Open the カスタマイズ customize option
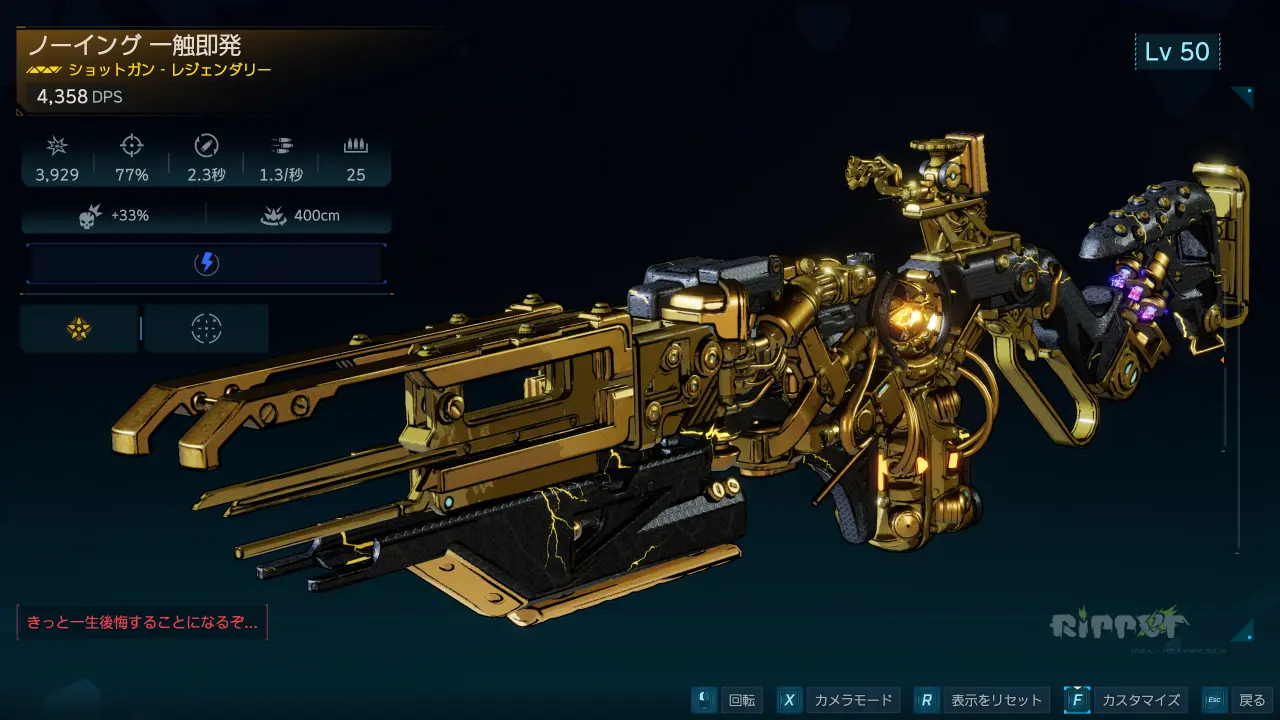Viewport: 1280px width, 720px height. coord(1125,700)
